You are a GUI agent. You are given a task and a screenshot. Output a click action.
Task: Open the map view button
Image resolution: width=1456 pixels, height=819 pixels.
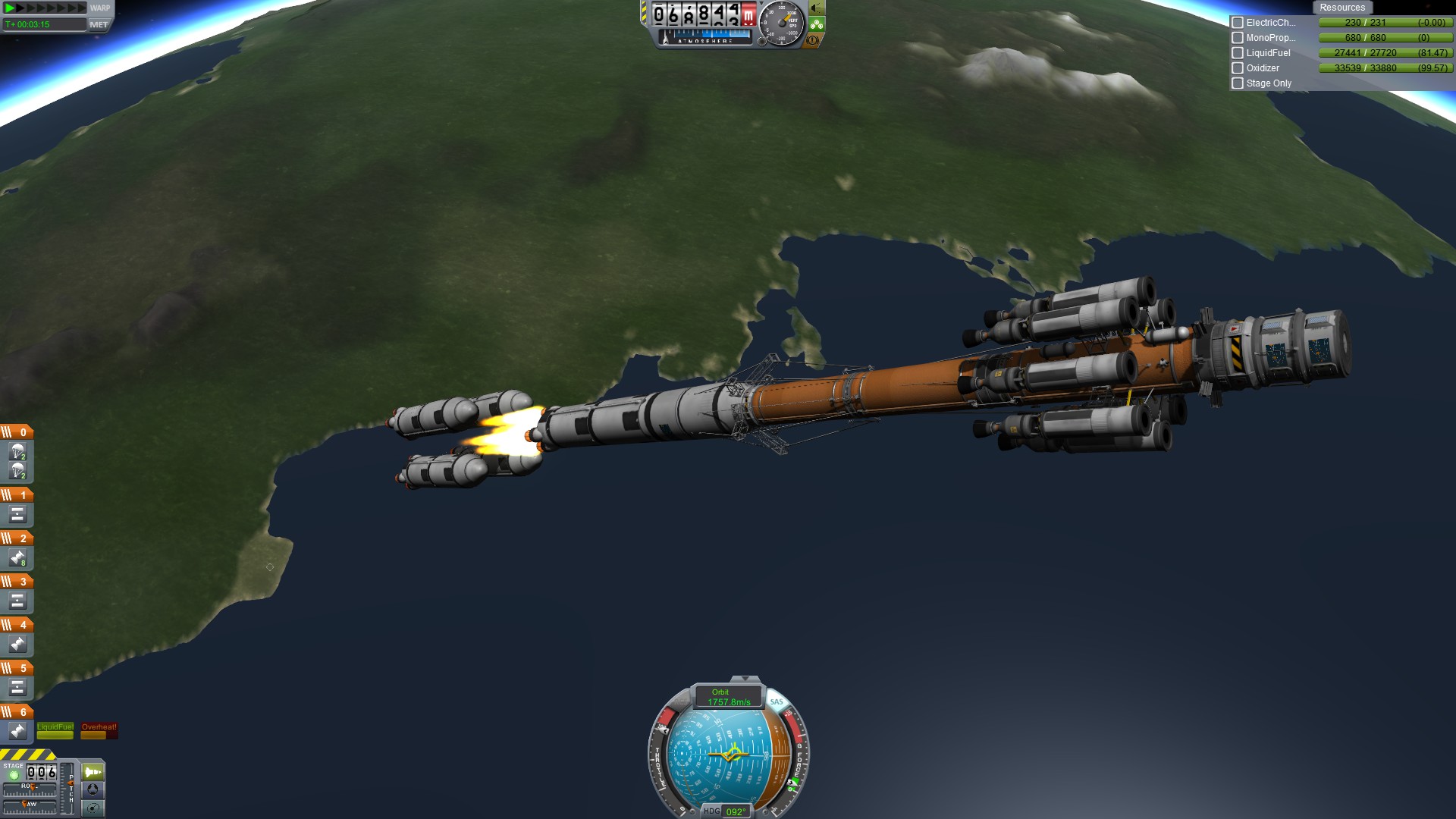(x=93, y=808)
